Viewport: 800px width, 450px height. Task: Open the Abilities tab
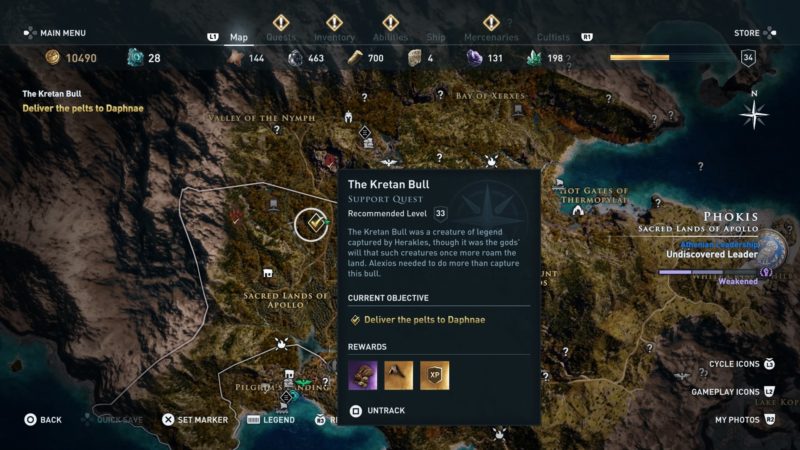[x=390, y=37]
